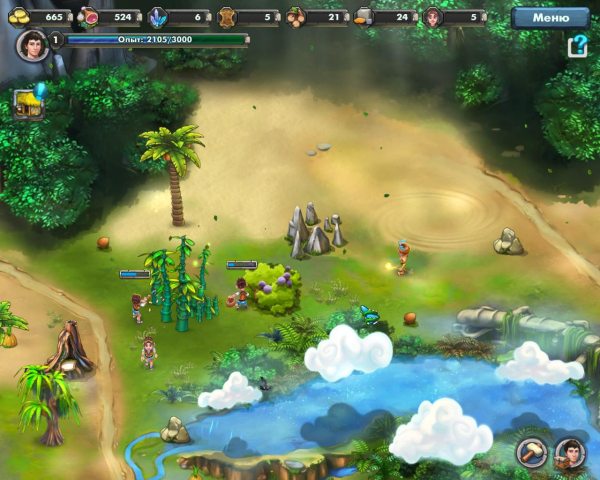The width and height of the screenshot is (600, 480).
Task: Open the hammer build menu
Action: tap(531, 453)
